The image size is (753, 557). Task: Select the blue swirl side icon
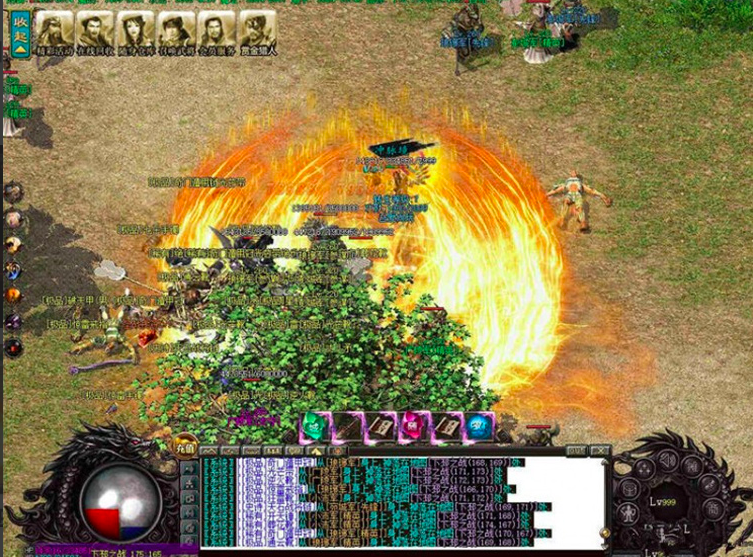[13, 270]
